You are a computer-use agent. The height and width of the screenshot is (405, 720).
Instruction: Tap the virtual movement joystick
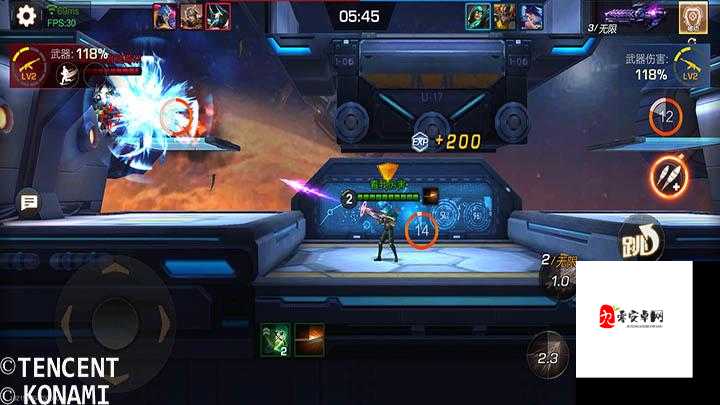pyautogui.click(x=107, y=320)
